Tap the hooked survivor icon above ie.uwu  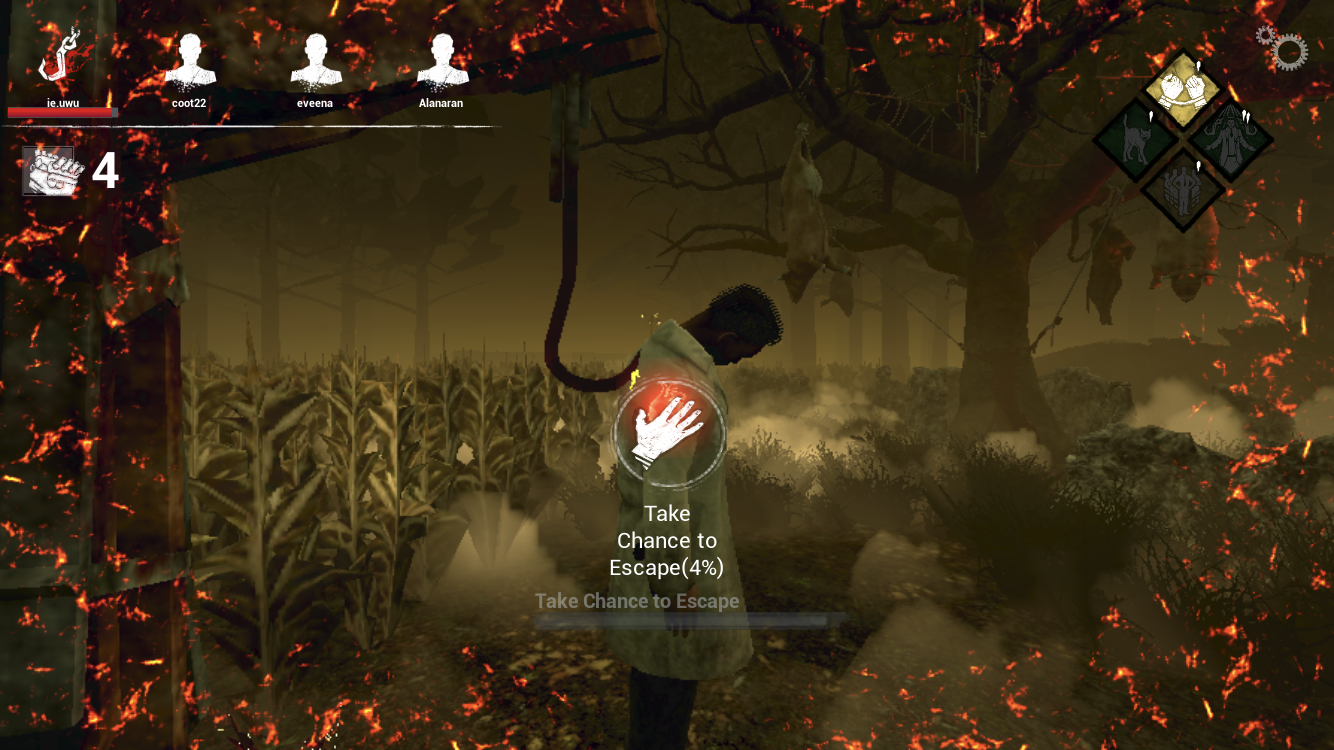pos(60,55)
